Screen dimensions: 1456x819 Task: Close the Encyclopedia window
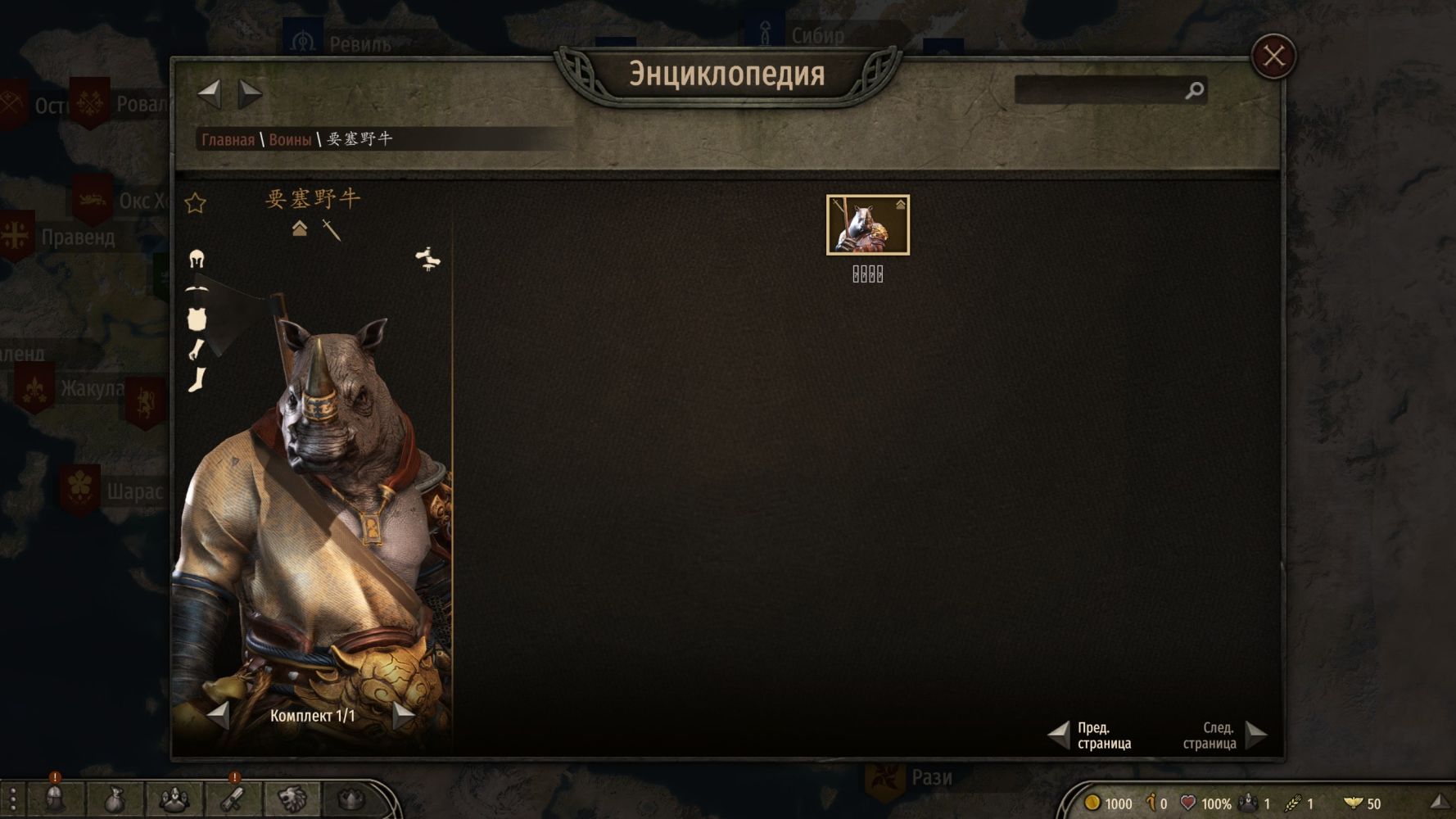tap(1273, 57)
